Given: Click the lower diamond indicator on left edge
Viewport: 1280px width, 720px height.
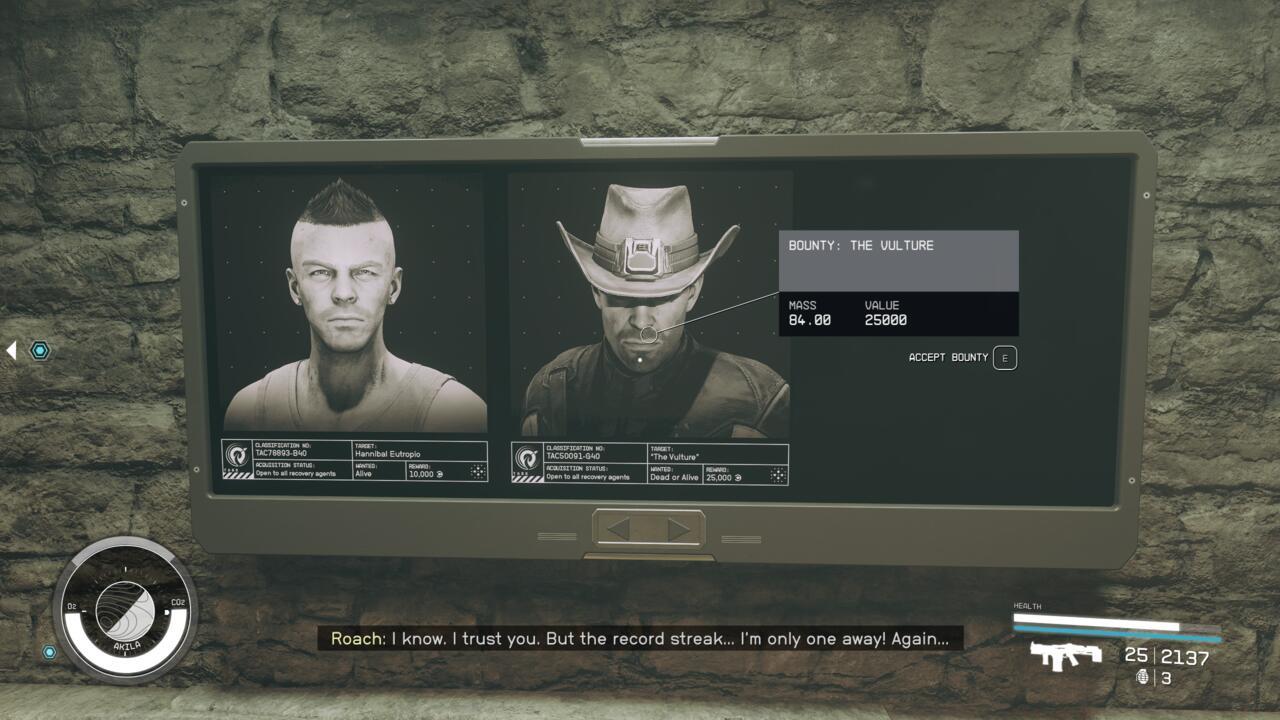Looking at the screenshot, I should (47, 654).
